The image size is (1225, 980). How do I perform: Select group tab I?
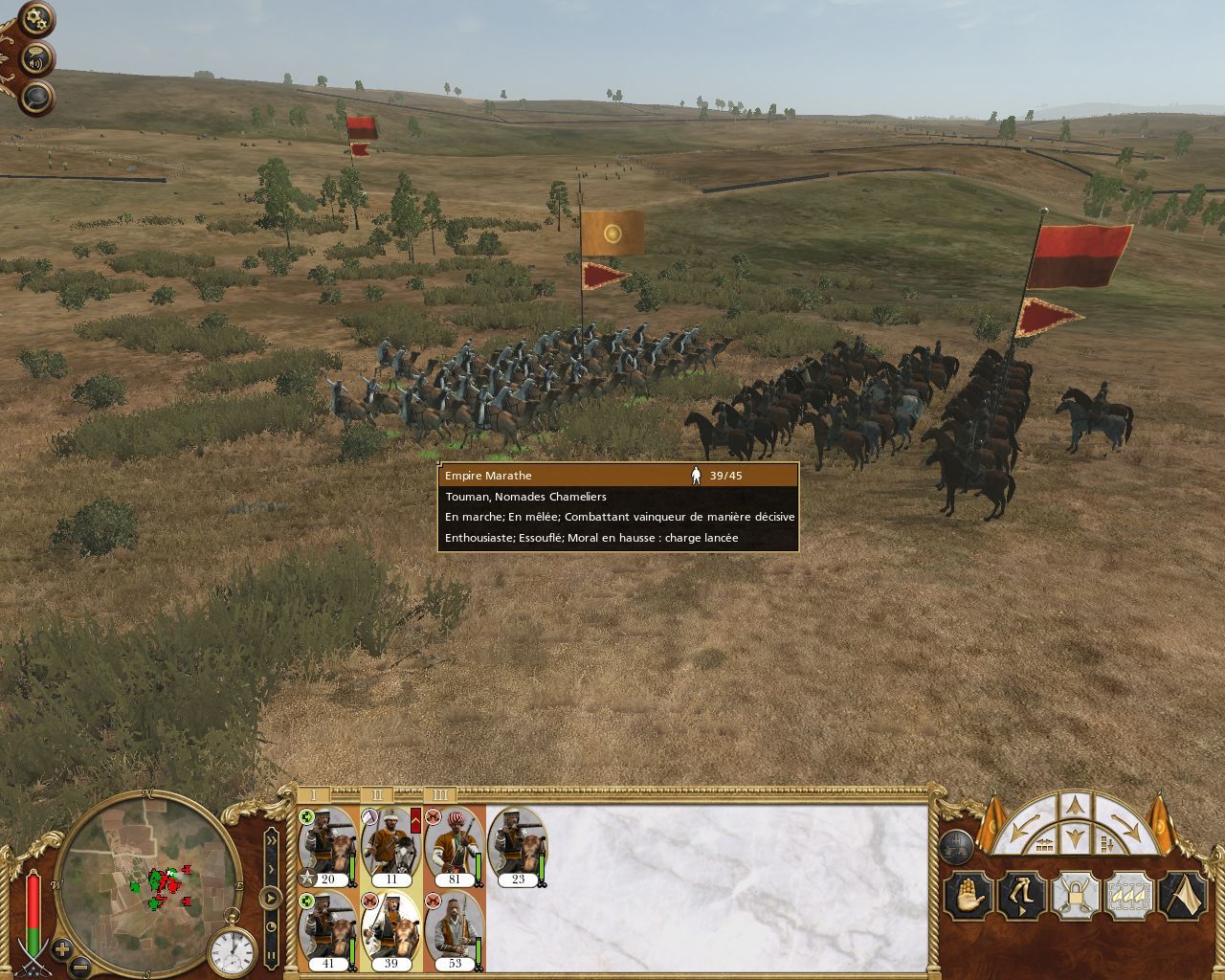pos(314,795)
